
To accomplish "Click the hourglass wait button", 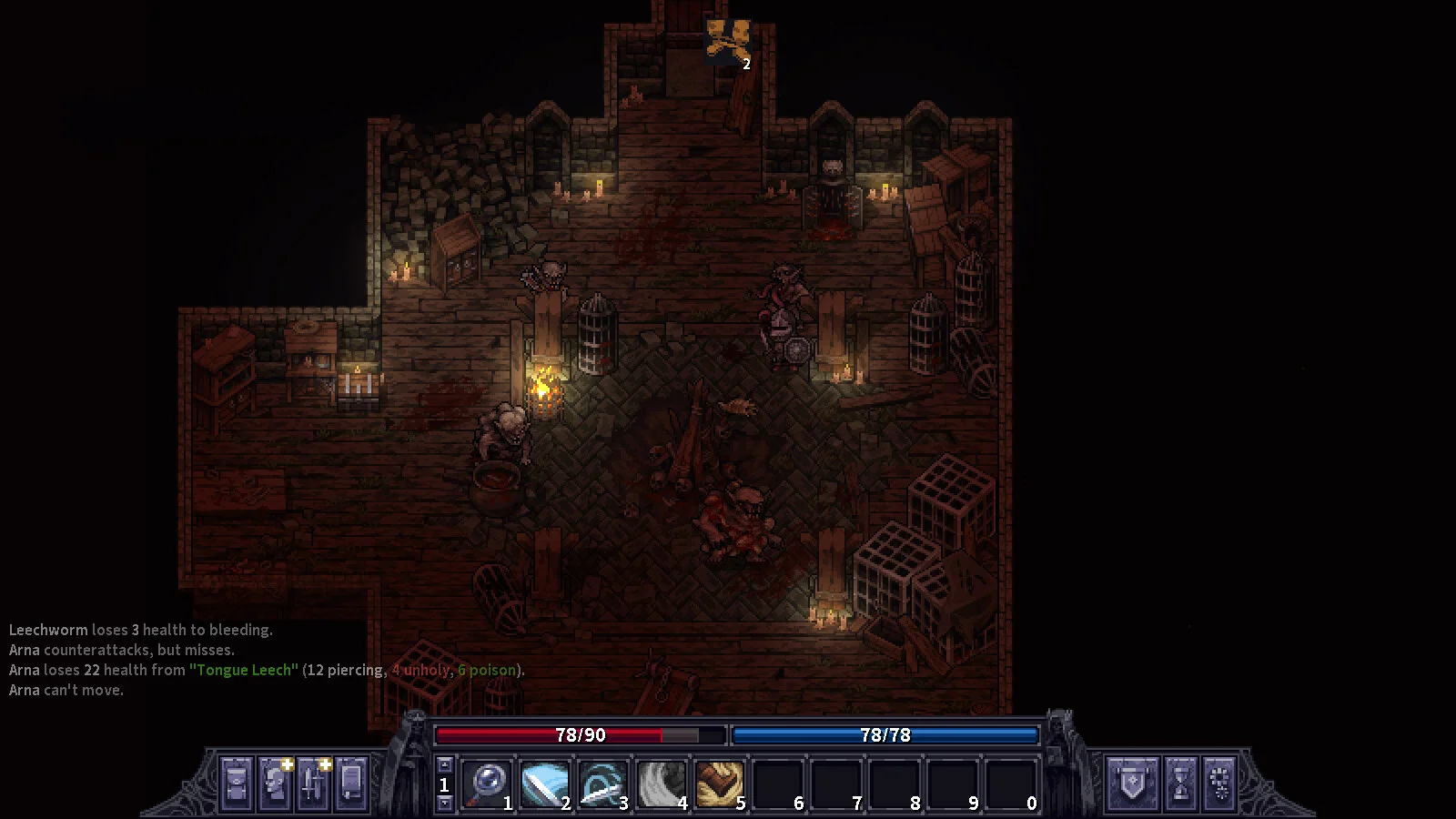I will (x=1181, y=783).
